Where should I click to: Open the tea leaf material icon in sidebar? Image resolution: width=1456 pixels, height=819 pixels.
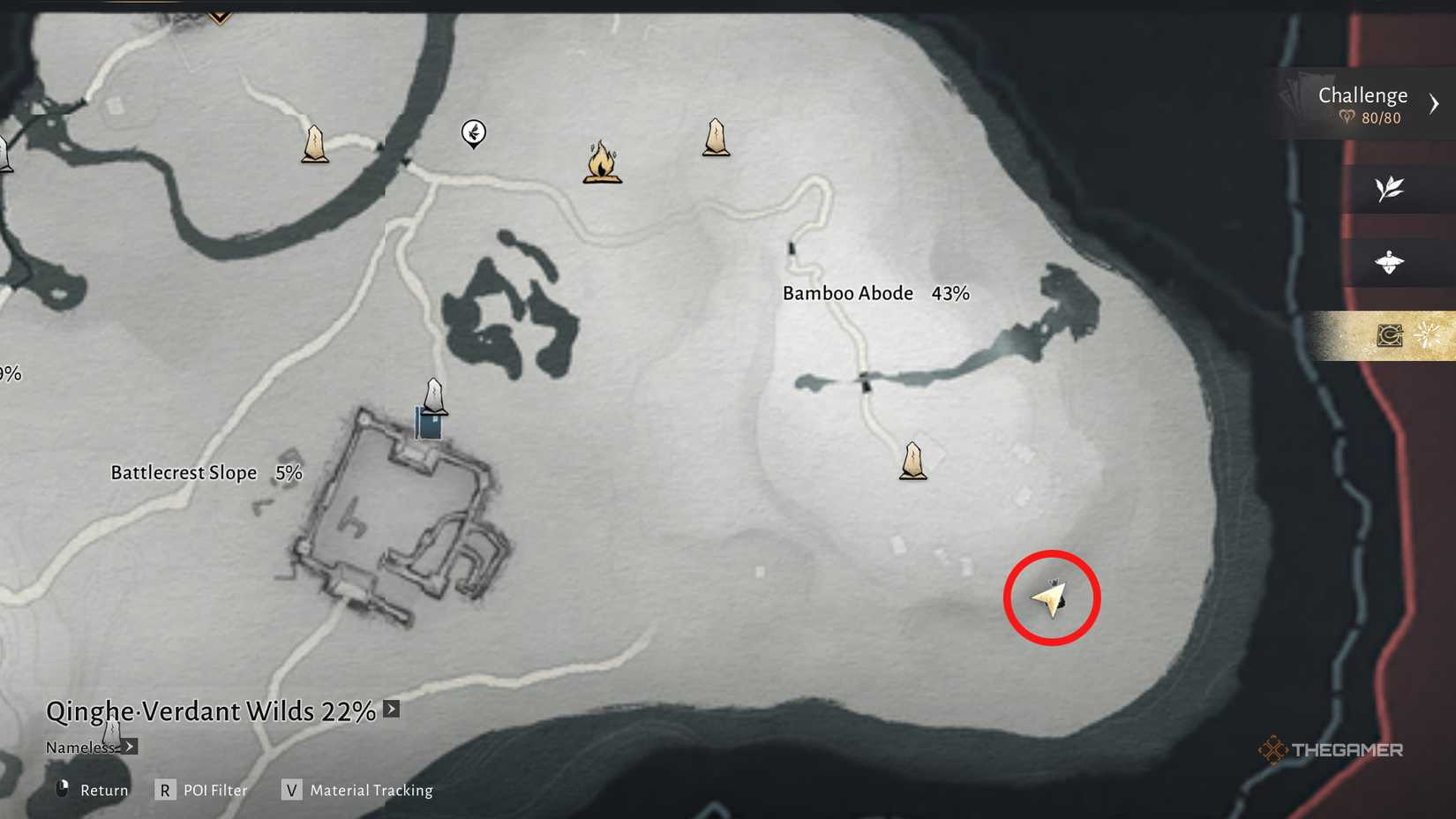(x=1390, y=188)
